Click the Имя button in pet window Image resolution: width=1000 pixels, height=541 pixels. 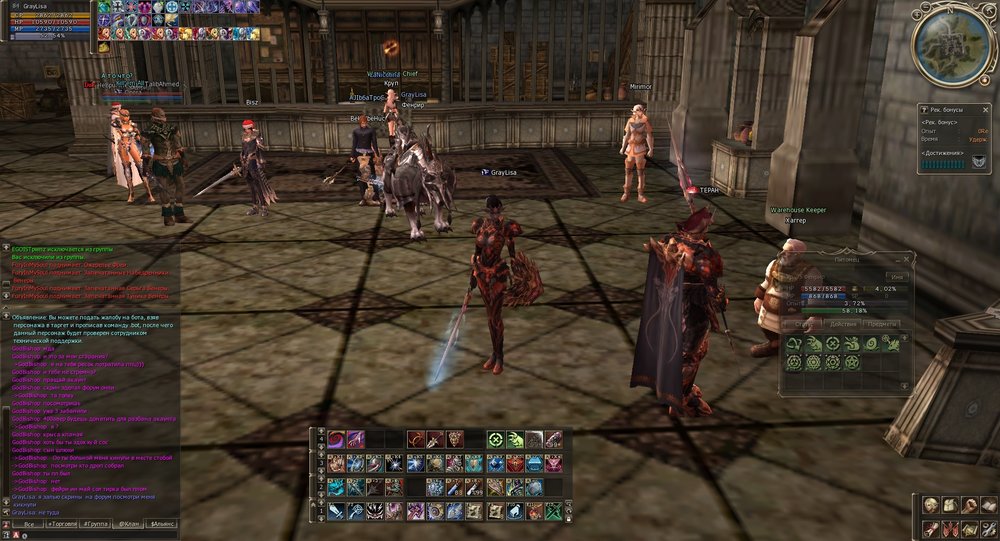point(897,276)
